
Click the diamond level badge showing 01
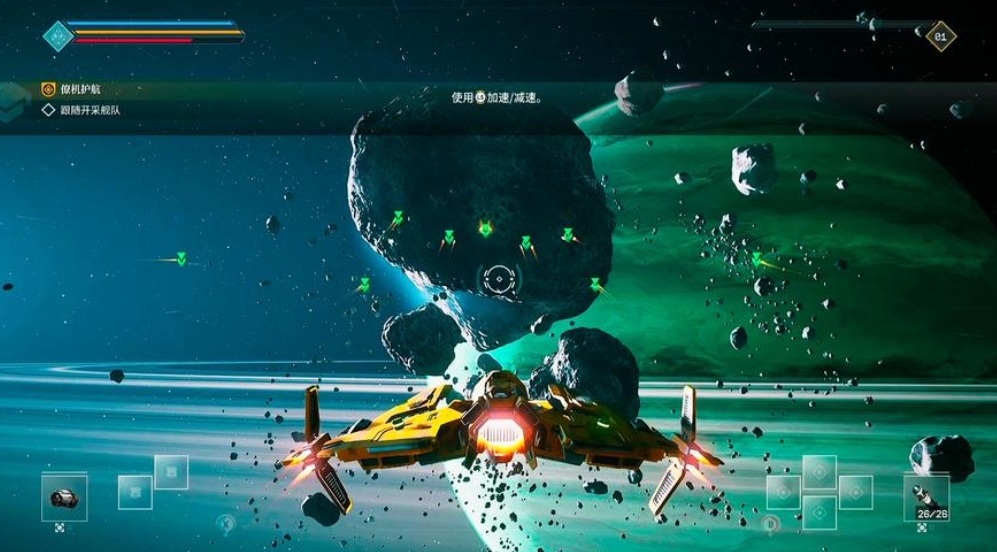pyautogui.click(x=940, y=37)
